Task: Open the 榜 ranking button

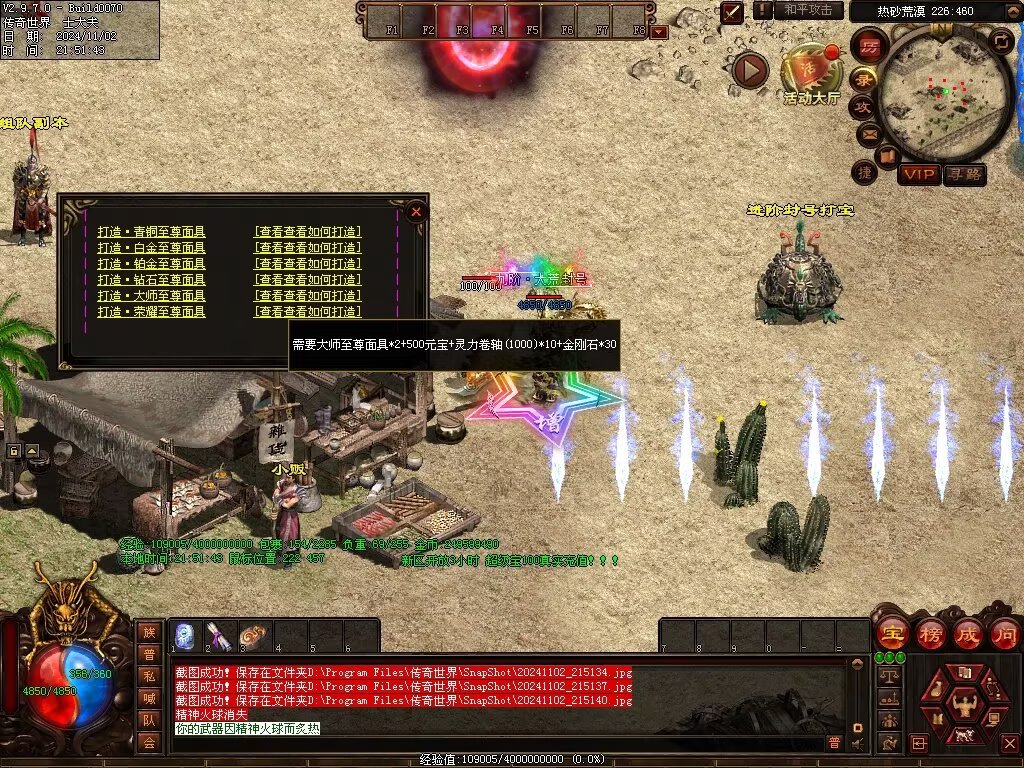Action: pos(930,633)
